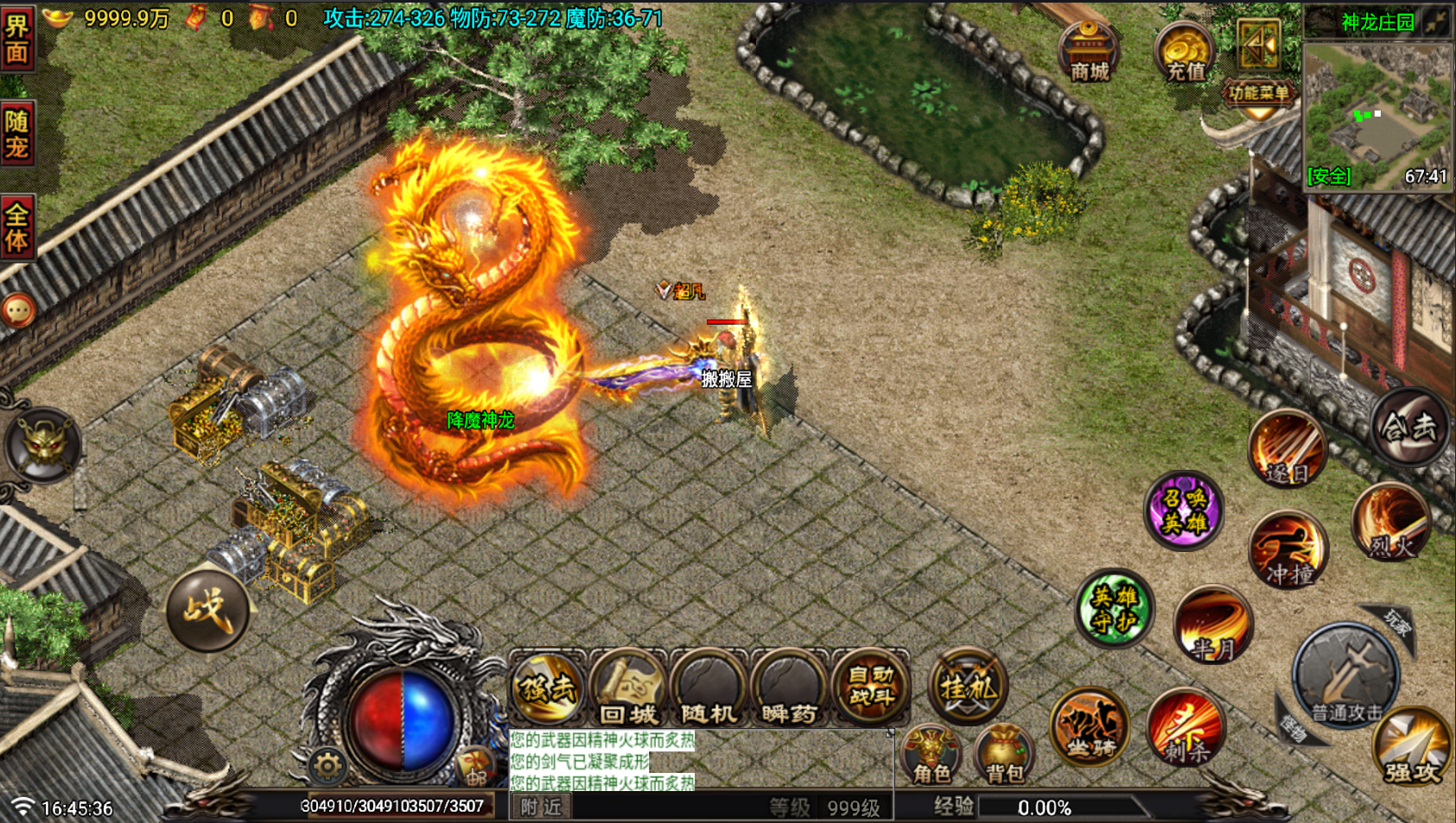Open the 附近 chat channel selector
The image size is (1456, 823).
click(540, 807)
